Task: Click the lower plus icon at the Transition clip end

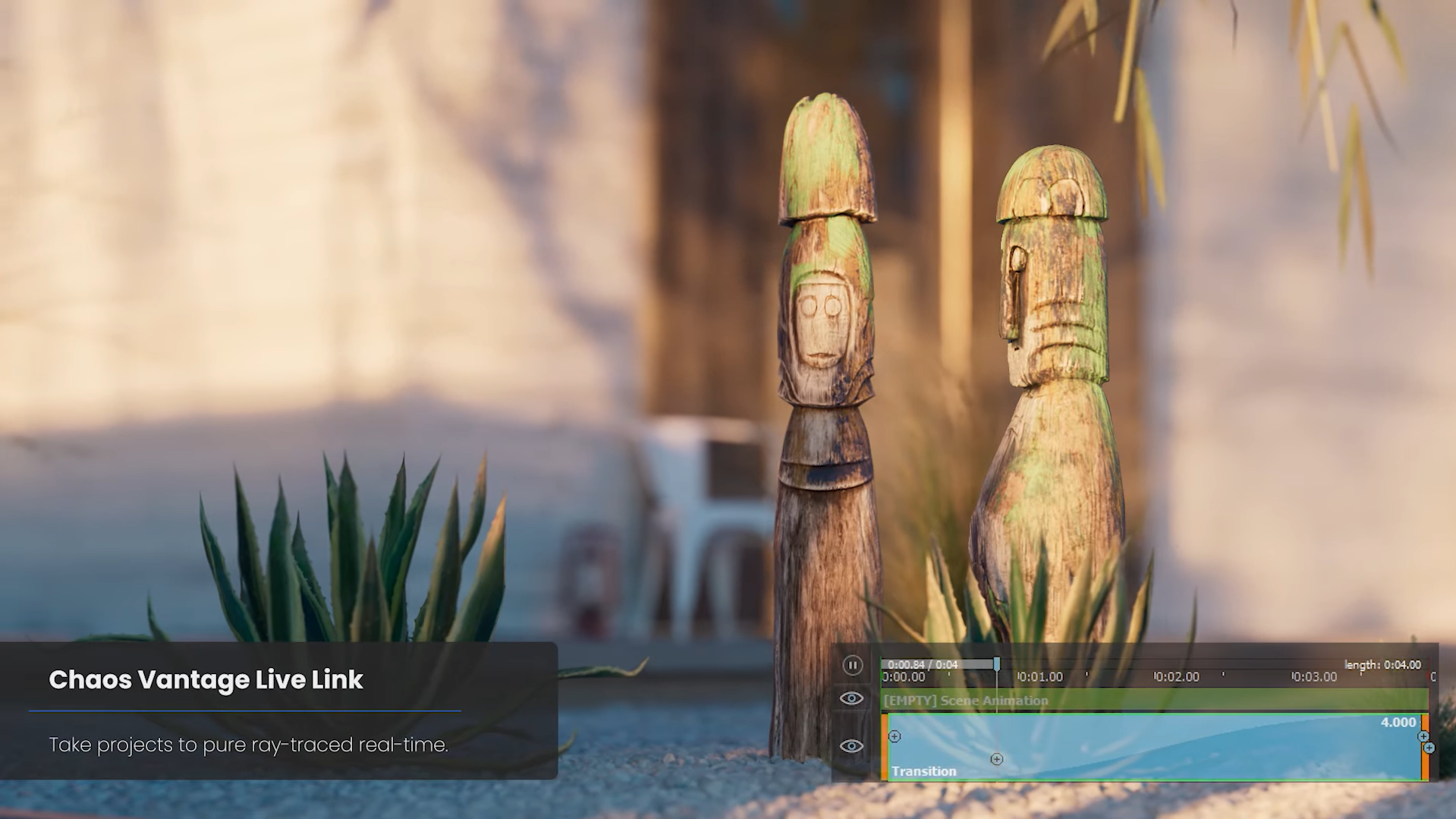Action: [x=1429, y=748]
